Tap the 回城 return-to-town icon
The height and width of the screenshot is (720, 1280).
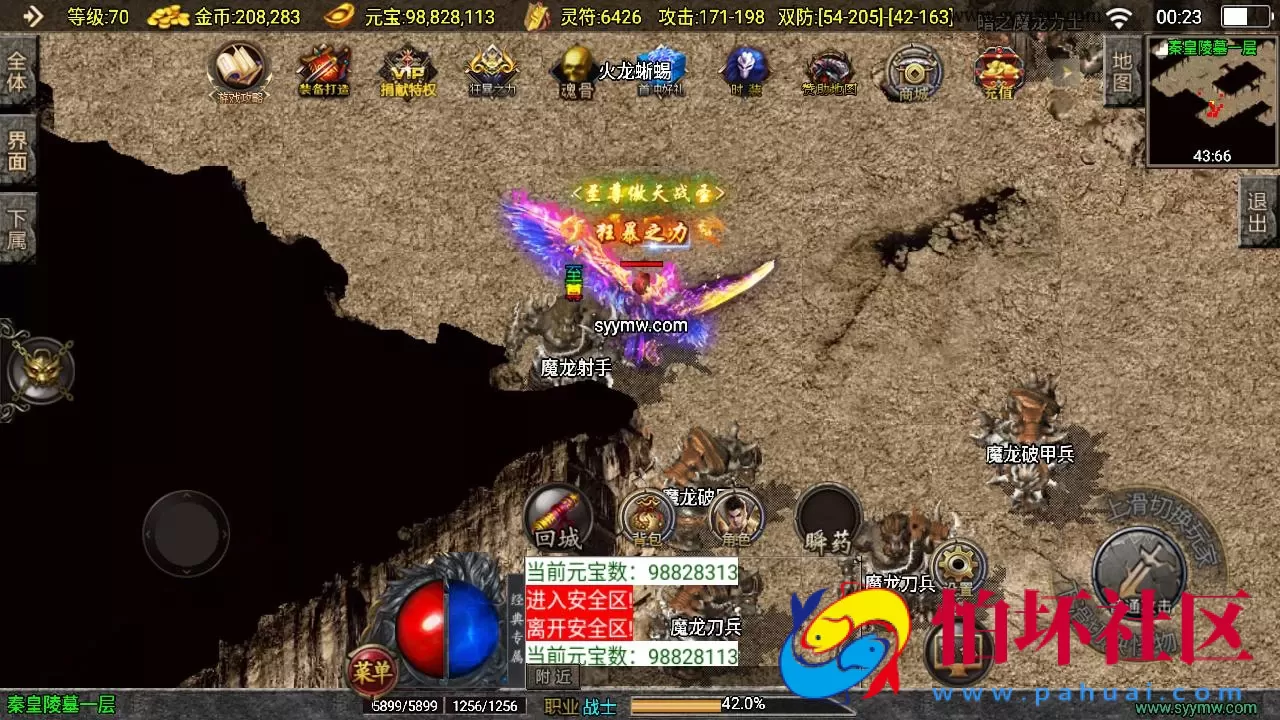click(x=557, y=520)
